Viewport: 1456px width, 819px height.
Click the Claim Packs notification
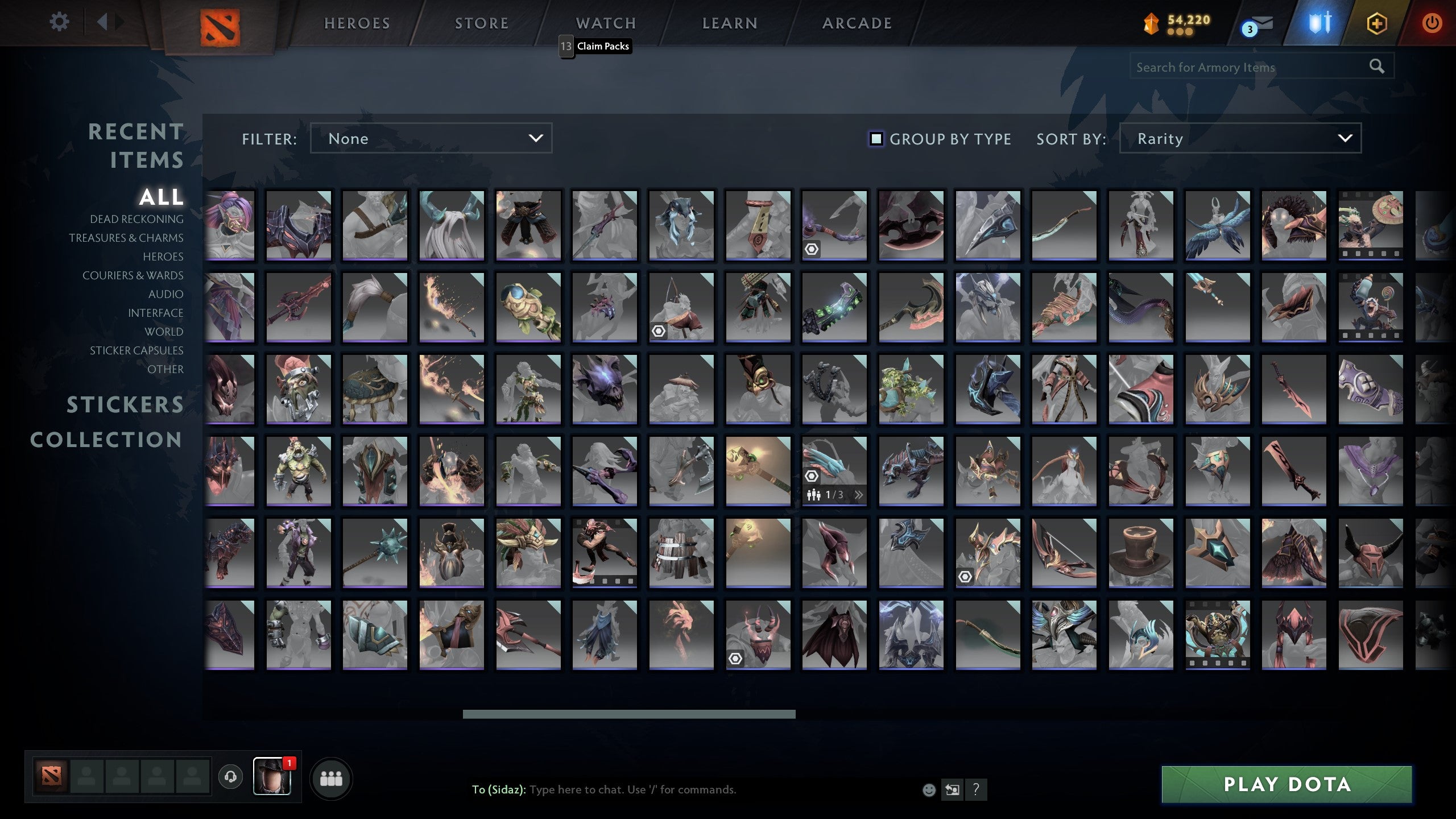click(602, 46)
